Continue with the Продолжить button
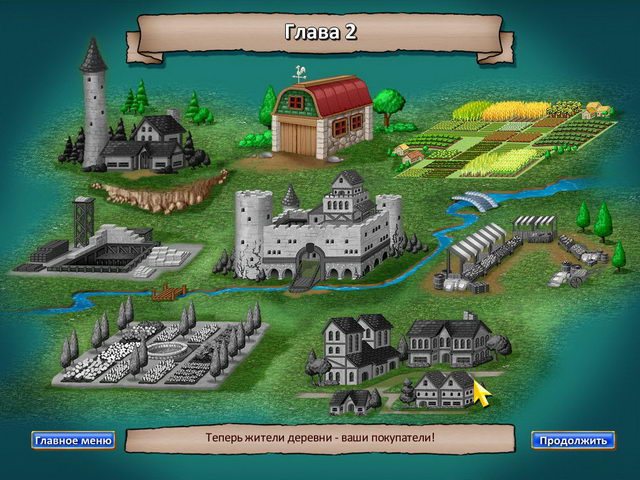This screenshot has width=640, height=480. [572, 440]
